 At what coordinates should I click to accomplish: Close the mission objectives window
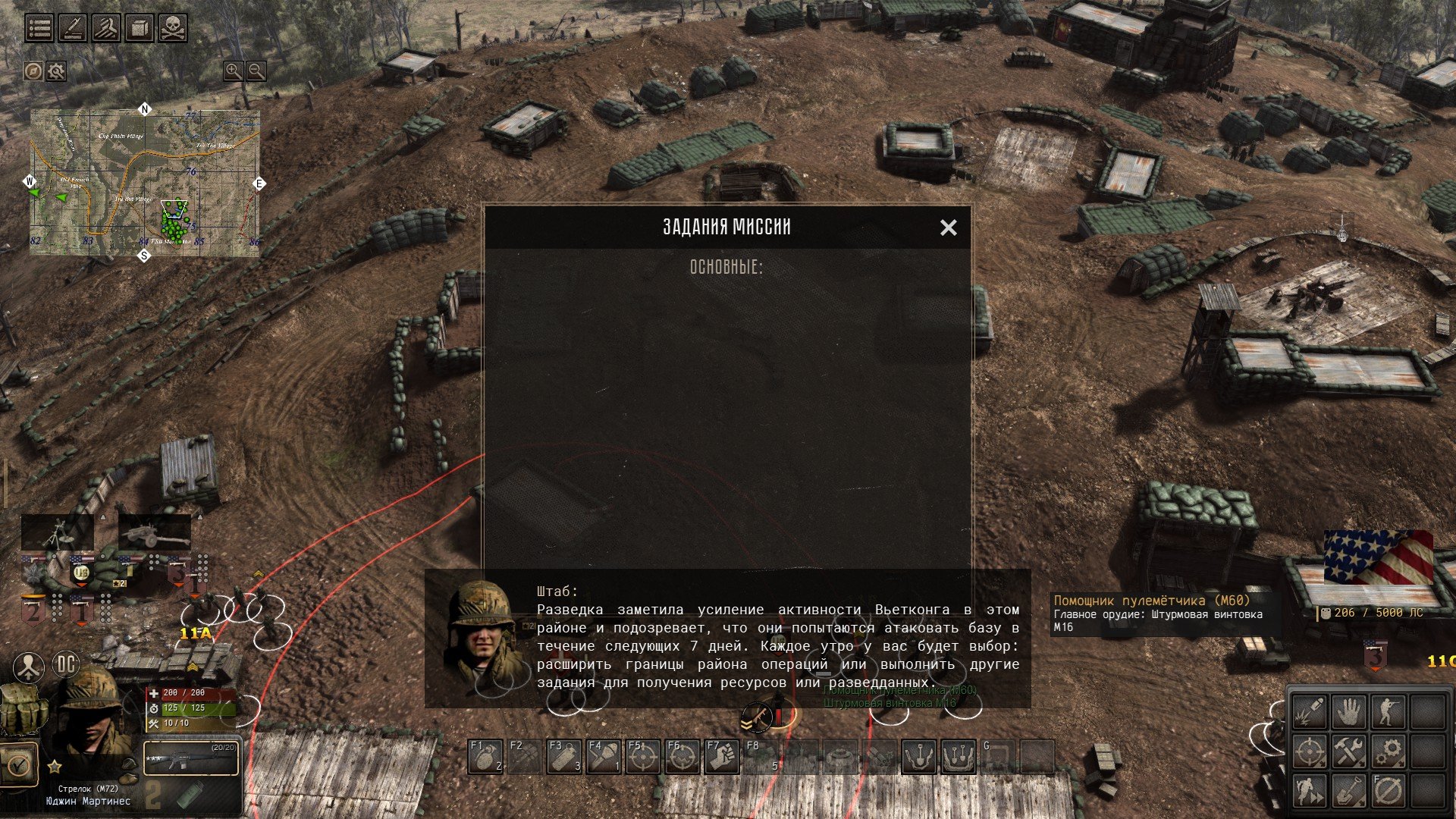coord(948,227)
